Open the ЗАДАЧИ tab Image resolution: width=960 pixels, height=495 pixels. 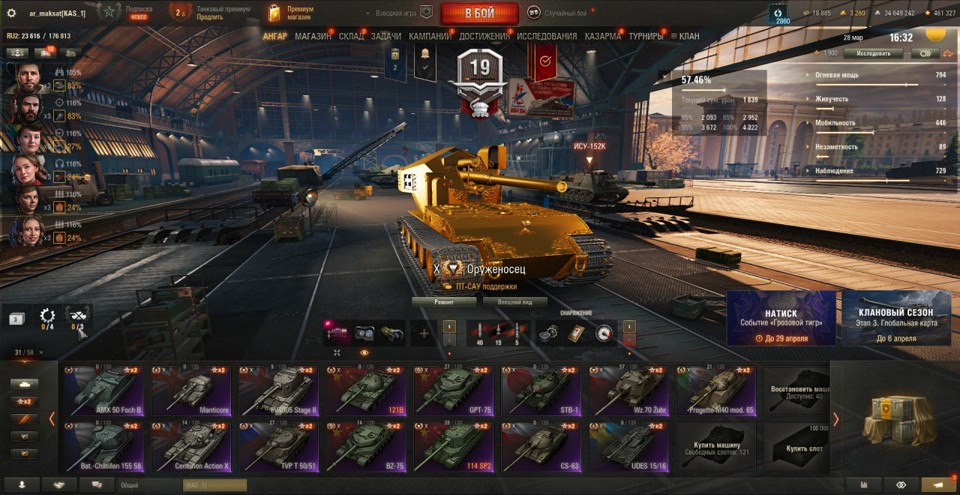click(386, 36)
